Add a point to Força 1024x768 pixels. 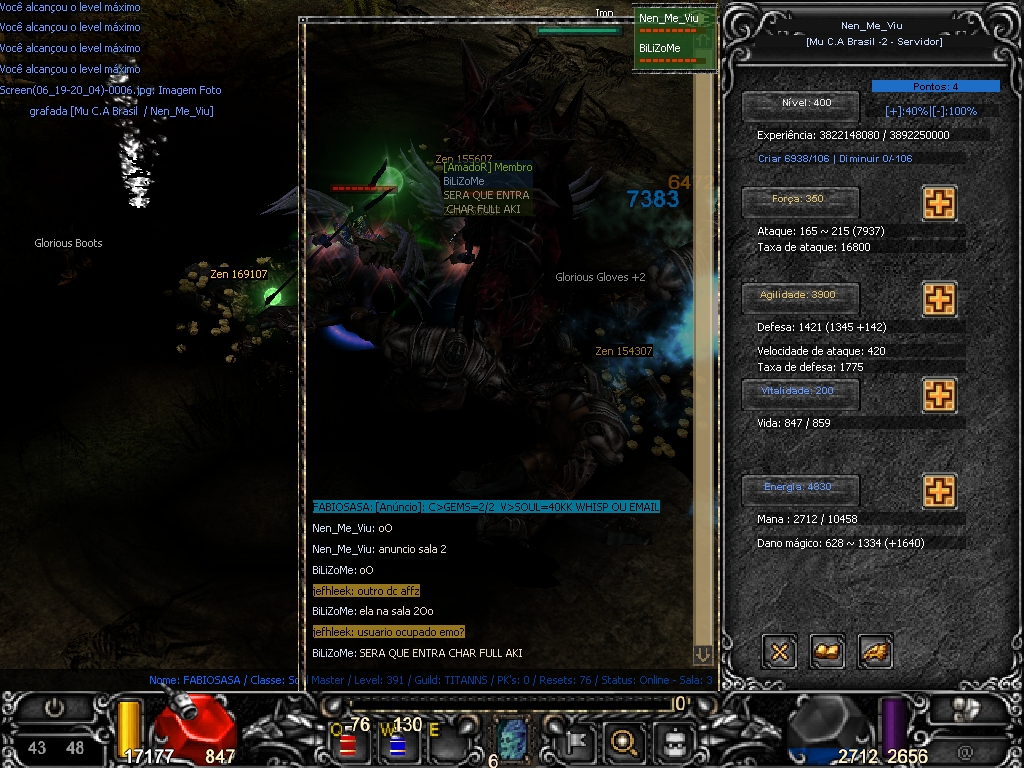(x=938, y=203)
